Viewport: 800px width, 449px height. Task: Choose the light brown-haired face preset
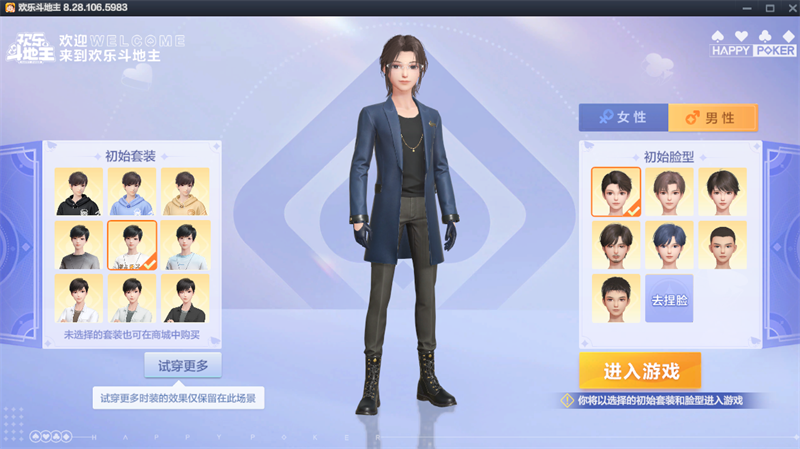point(669,192)
